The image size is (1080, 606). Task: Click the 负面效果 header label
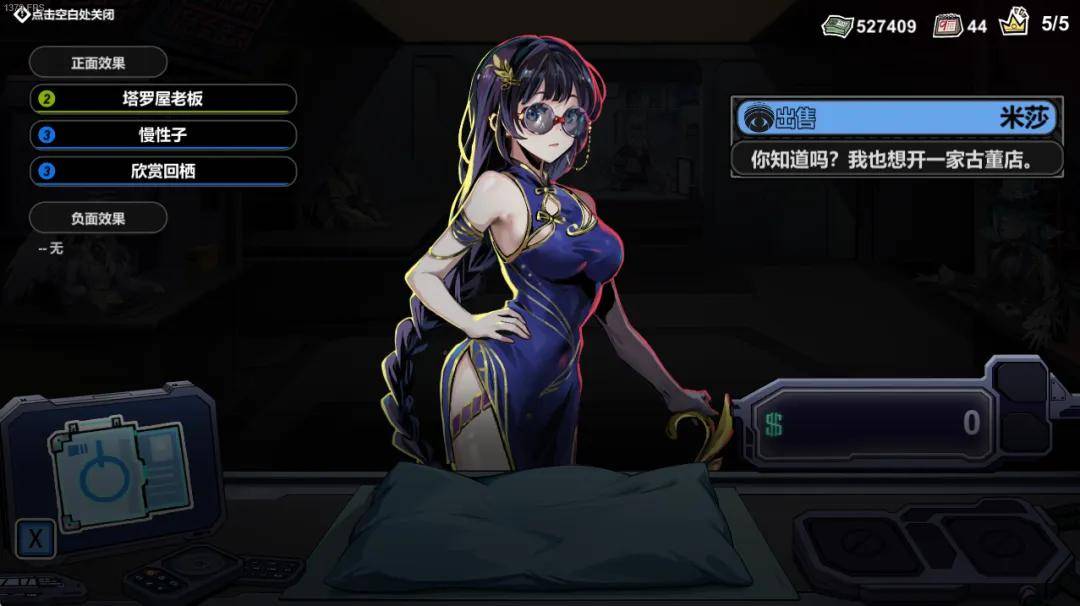click(x=98, y=218)
